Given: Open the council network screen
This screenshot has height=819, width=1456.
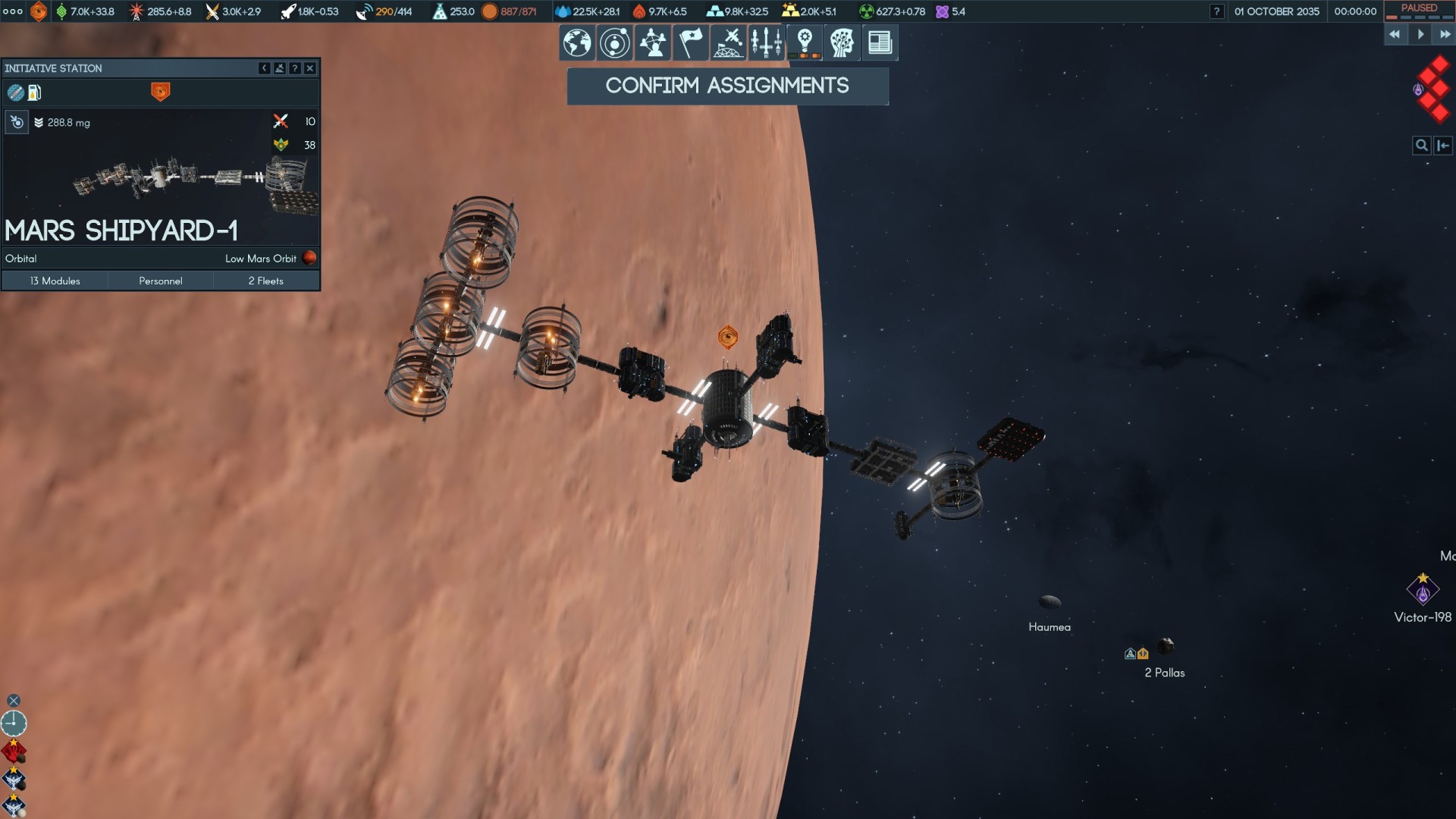Looking at the screenshot, I should point(652,42).
